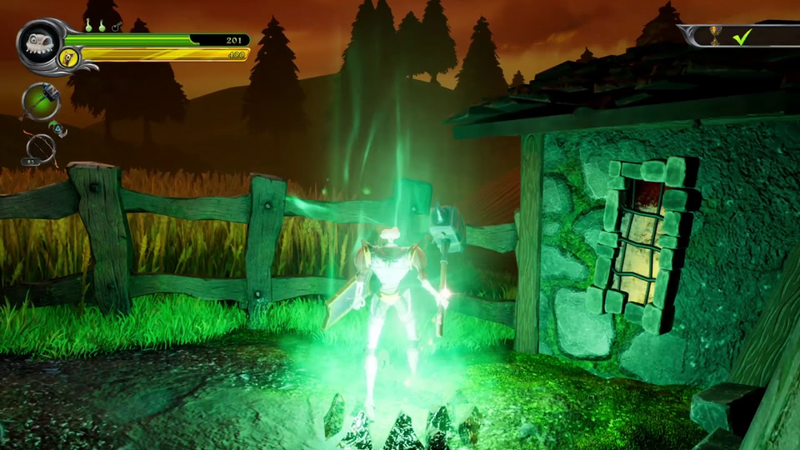This screenshot has height=450, width=800.
Task: Click the green checkmark in the chalice tracker
Action: click(x=741, y=37)
